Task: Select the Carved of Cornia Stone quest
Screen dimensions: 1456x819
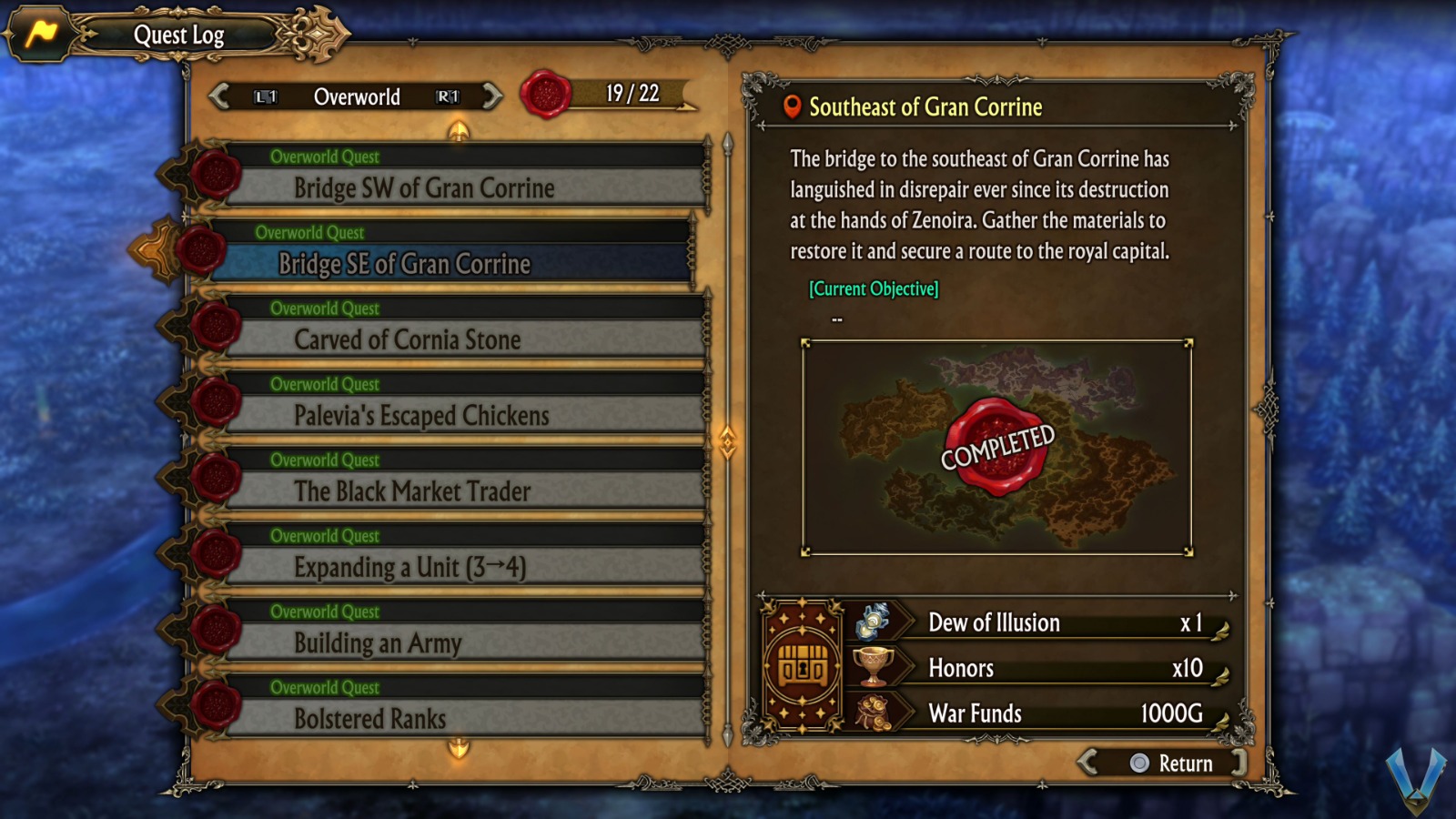Action: 407,340
